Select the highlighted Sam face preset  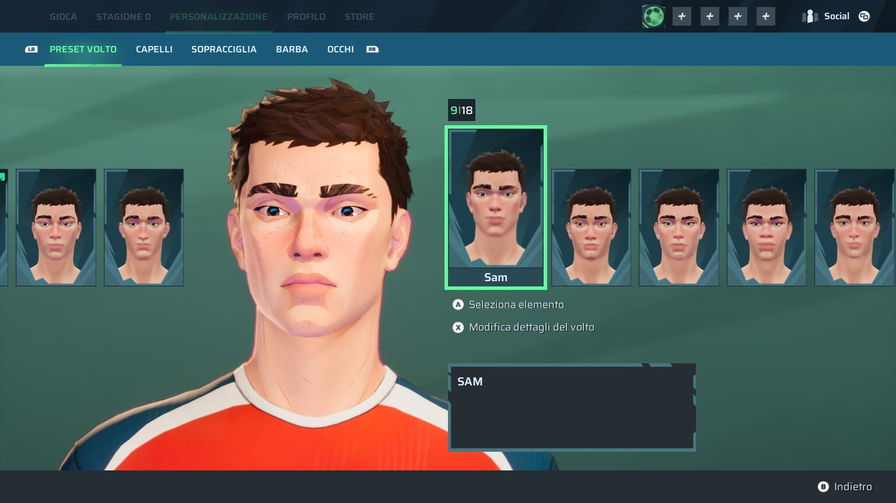pyautogui.click(x=495, y=207)
